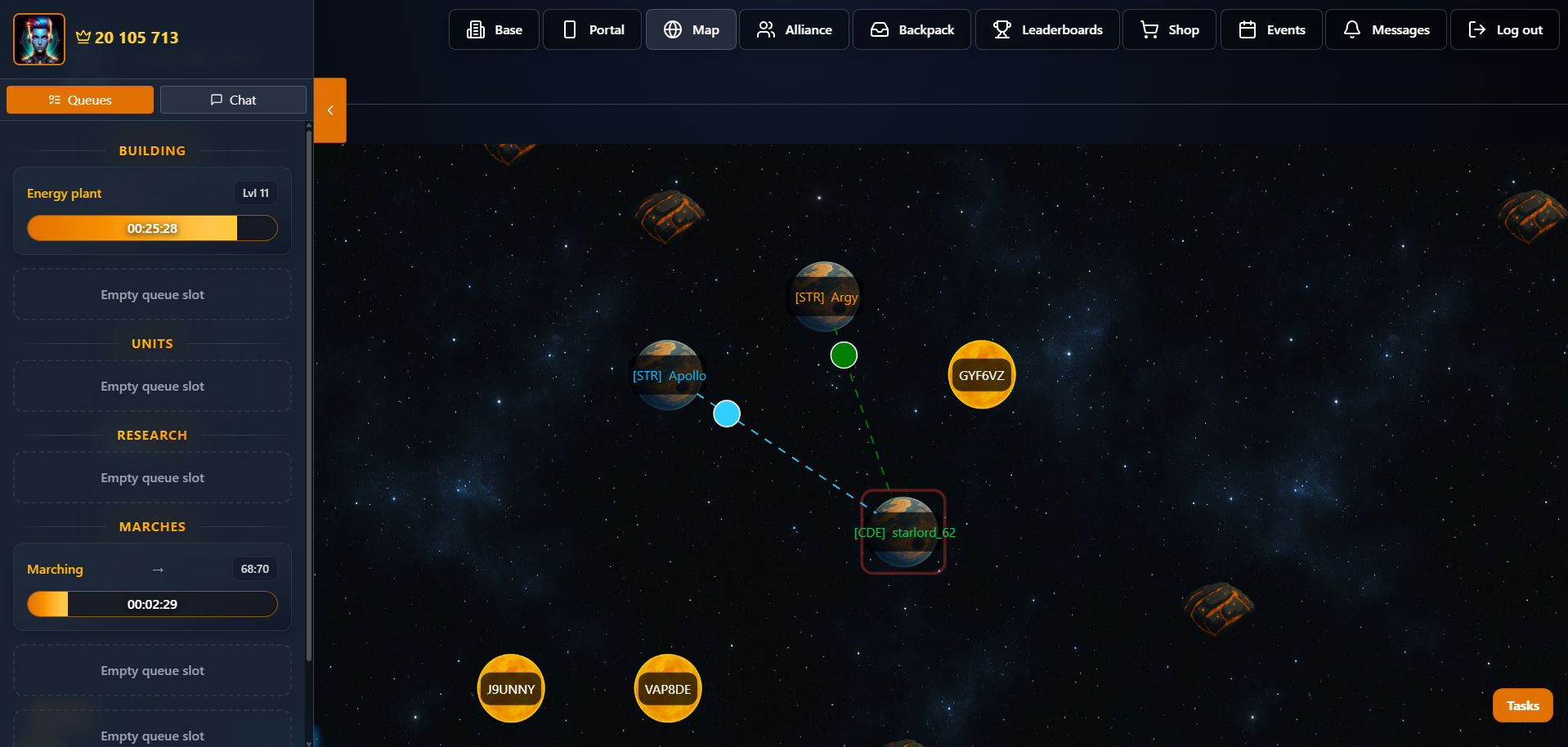Image resolution: width=1568 pixels, height=747 pixels.
Task: Click the Queues list icon
Action: click(55, 99)
